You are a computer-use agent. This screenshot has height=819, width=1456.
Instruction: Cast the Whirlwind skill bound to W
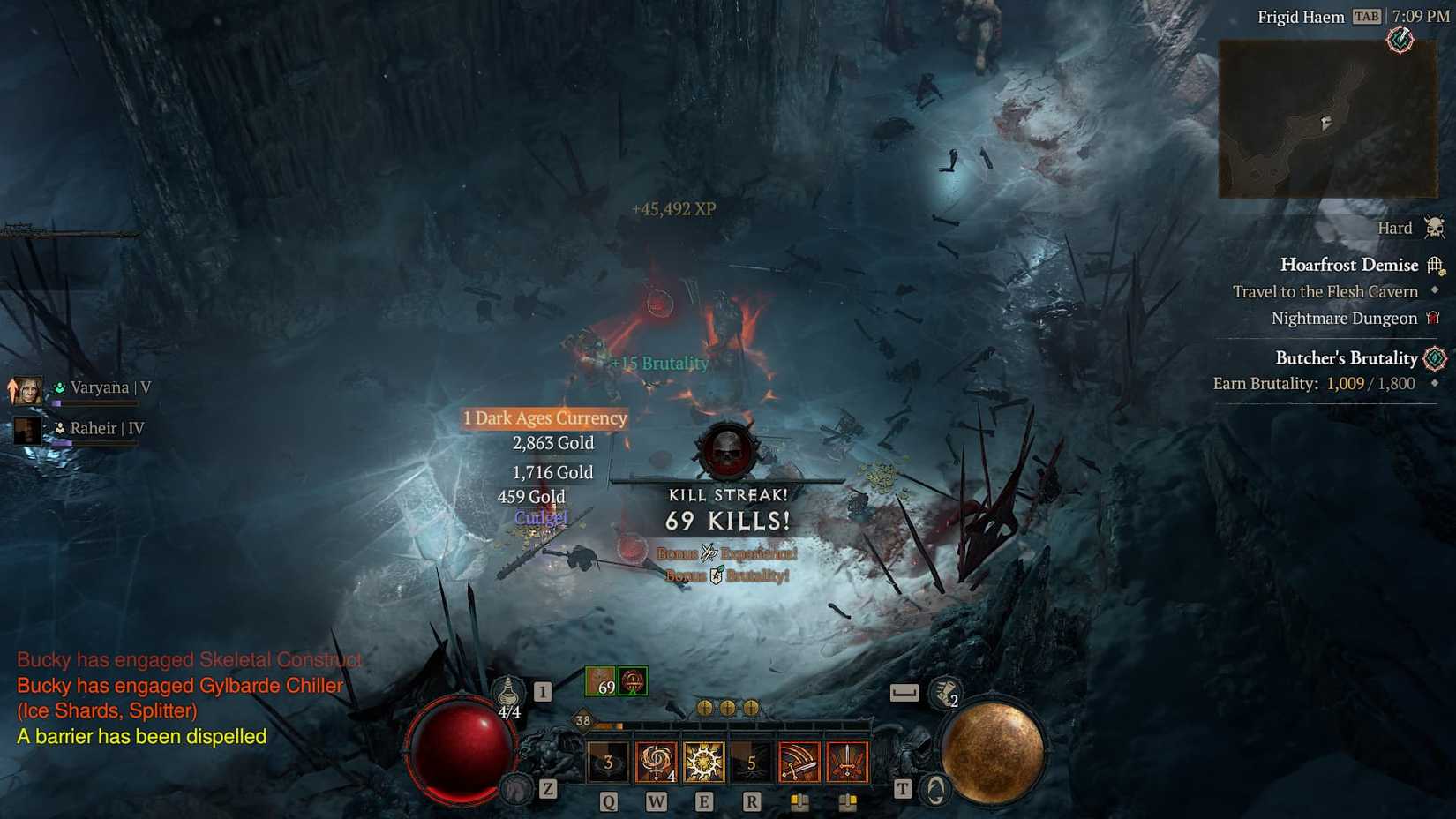[655, 761]
